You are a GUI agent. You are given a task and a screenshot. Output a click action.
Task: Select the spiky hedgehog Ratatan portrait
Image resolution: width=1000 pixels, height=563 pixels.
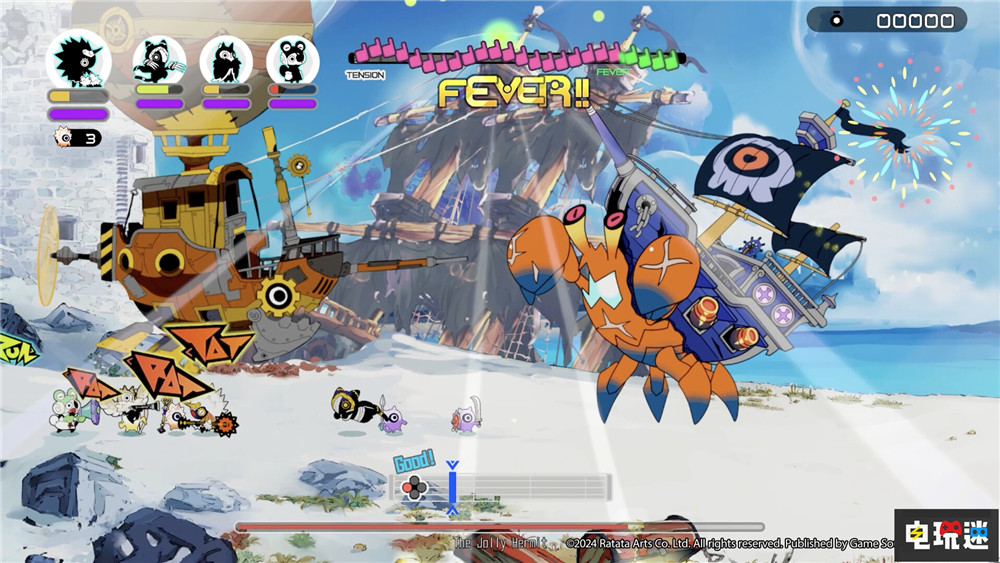(x=78, y=60)
